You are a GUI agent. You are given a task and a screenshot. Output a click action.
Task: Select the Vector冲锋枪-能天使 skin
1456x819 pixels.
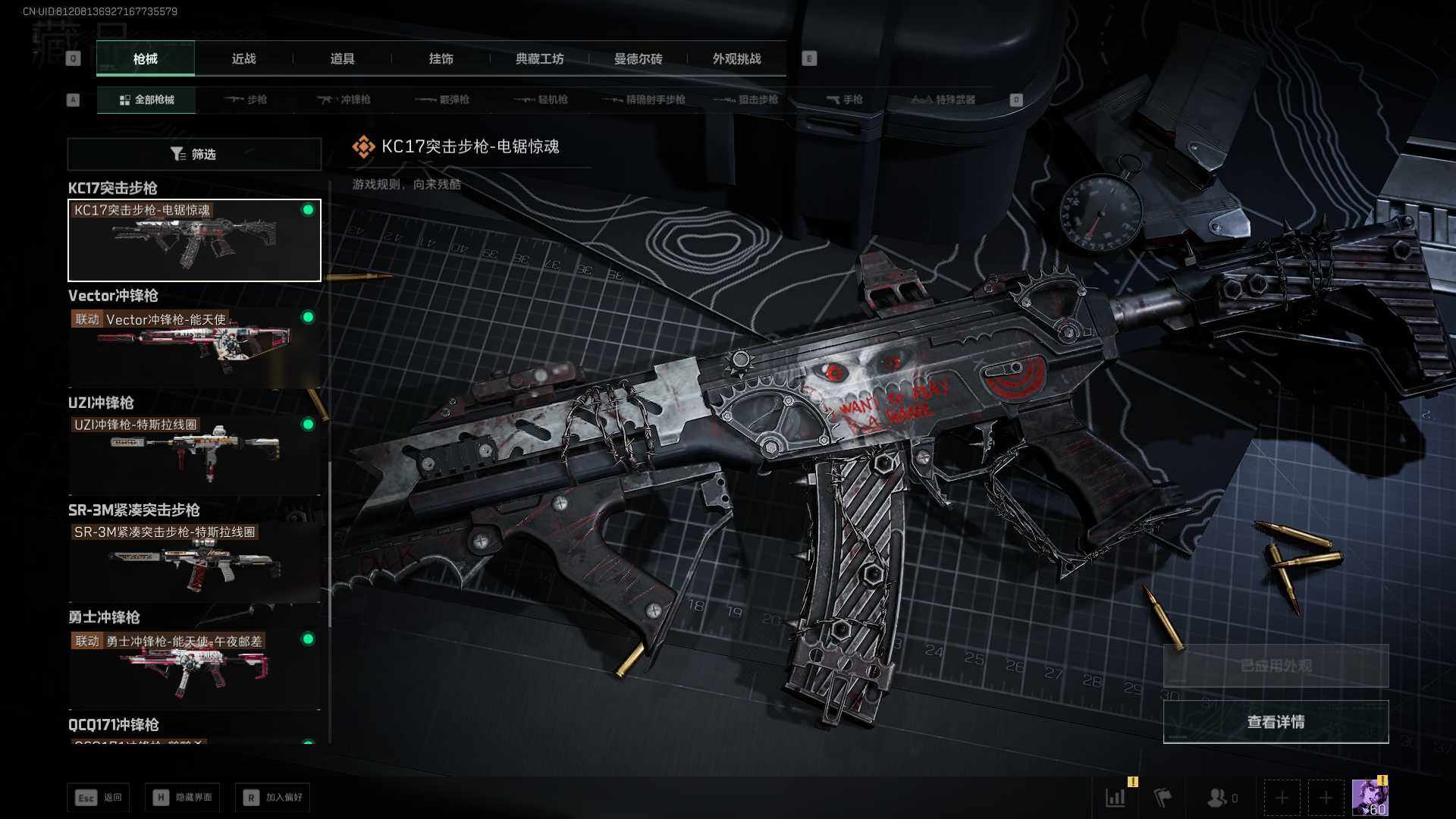coord(194,347)
